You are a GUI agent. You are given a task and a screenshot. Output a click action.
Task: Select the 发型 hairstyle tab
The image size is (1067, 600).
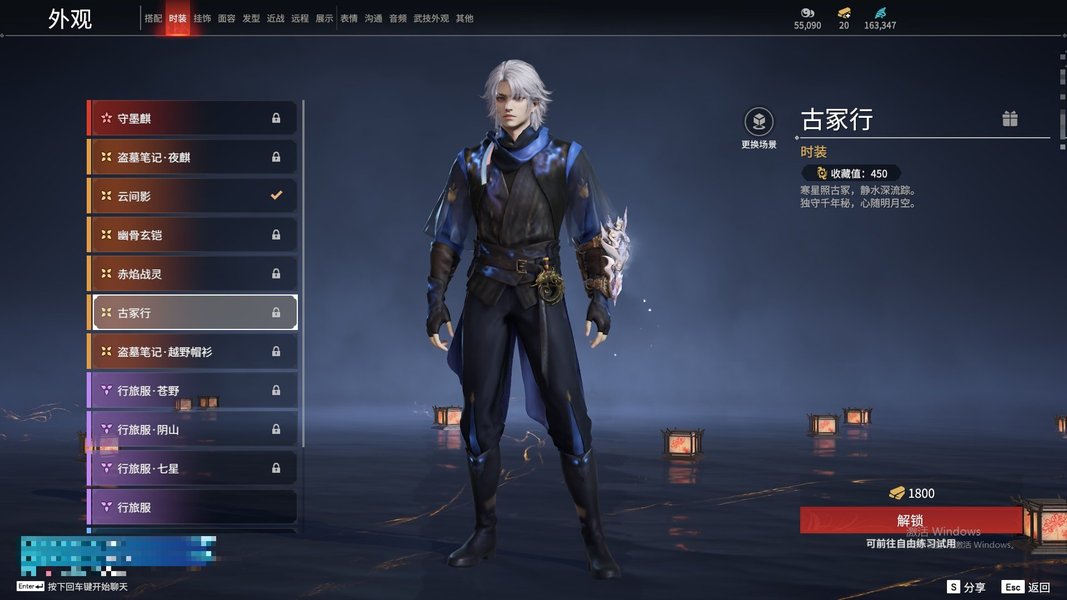(251, 19)
